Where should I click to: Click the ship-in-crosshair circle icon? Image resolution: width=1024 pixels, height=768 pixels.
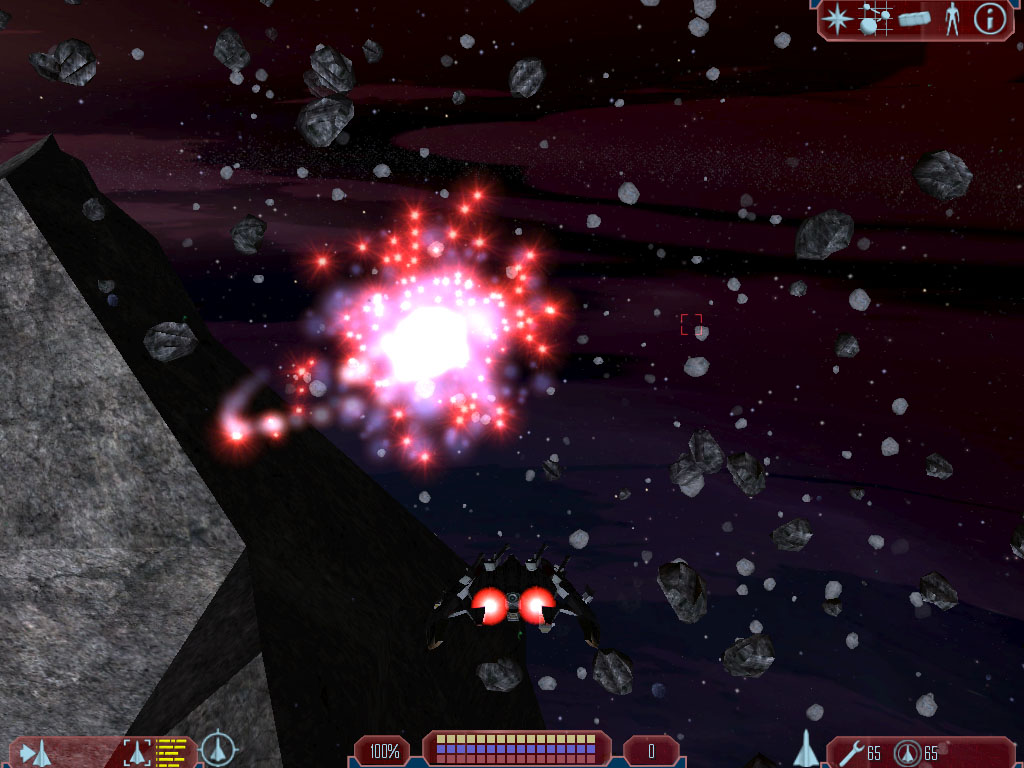[x=218, y=750]
